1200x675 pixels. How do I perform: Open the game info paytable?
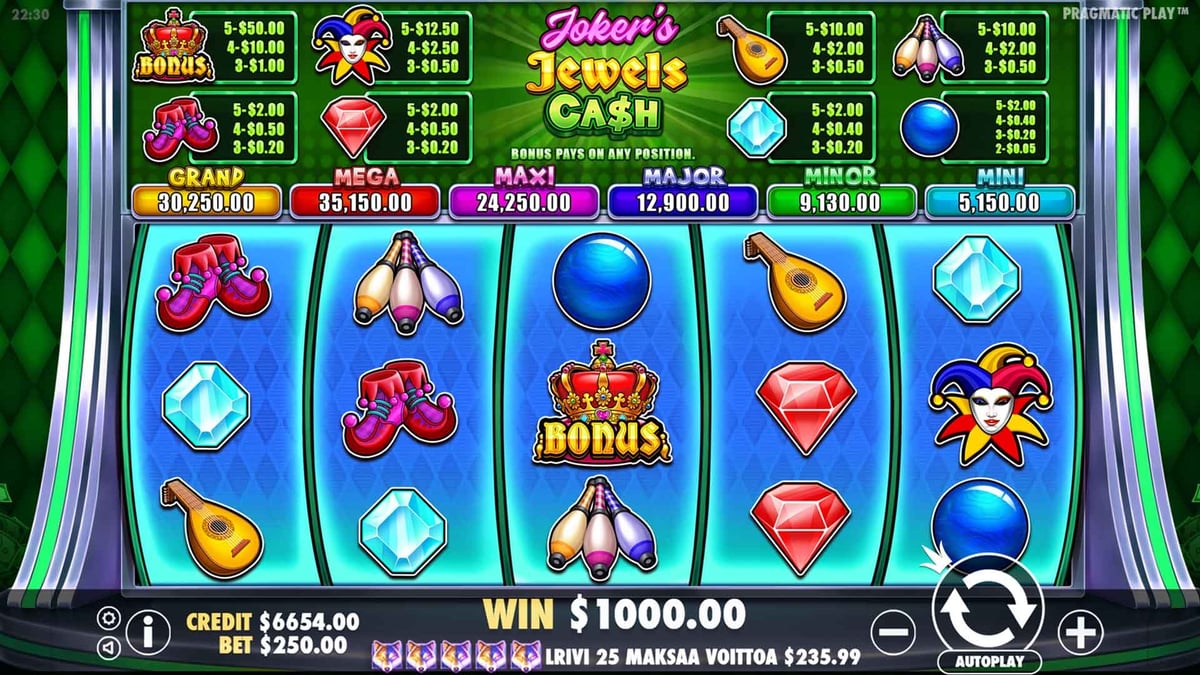coord(147,632)
